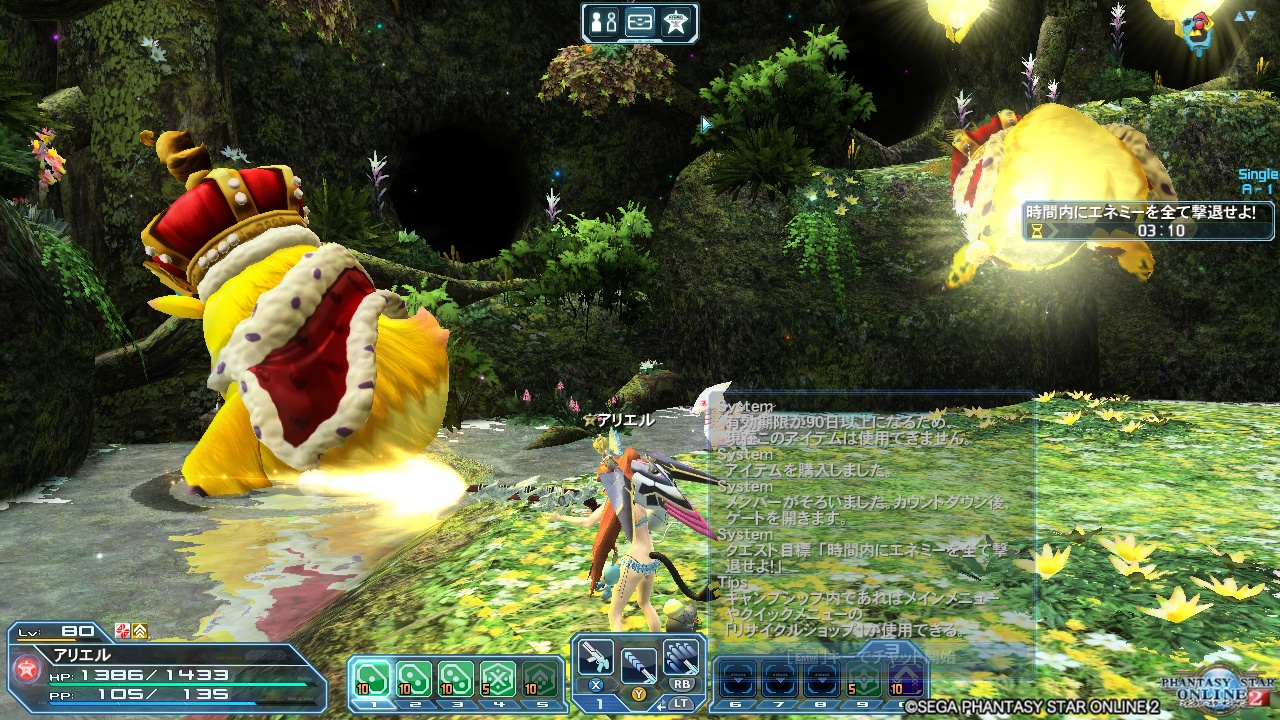Click the character class star emblem

25,668
